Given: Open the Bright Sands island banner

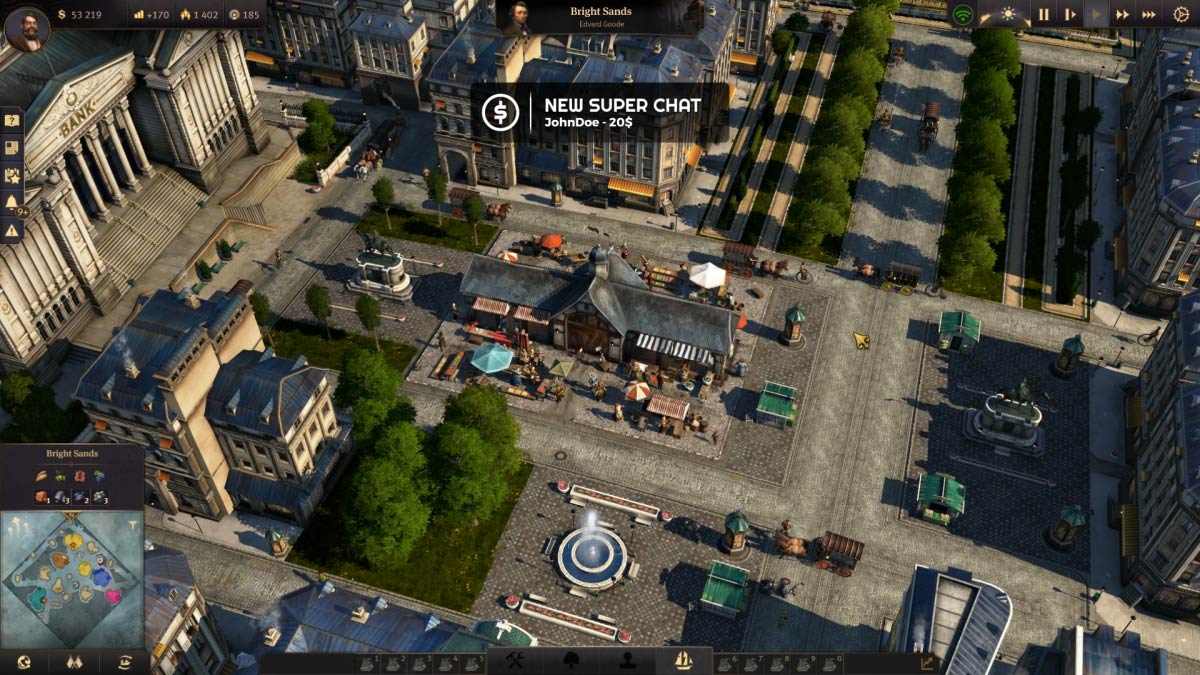Looking at the screenshot, I should point(600,17).
